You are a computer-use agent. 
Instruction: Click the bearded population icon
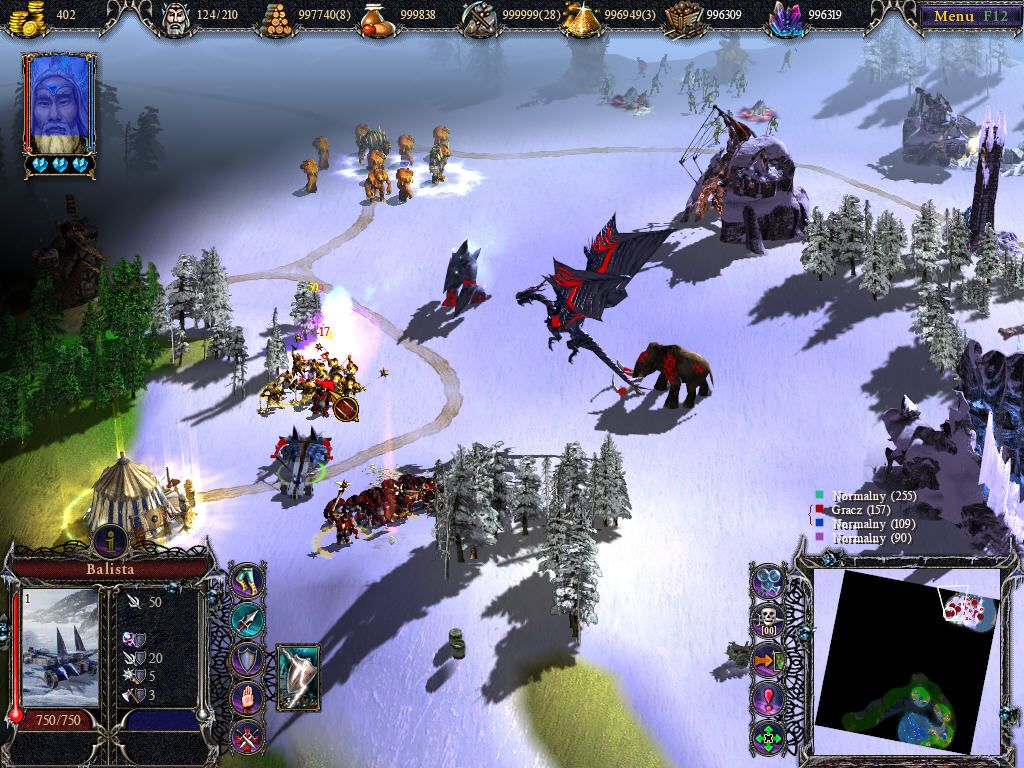point(176,17)
